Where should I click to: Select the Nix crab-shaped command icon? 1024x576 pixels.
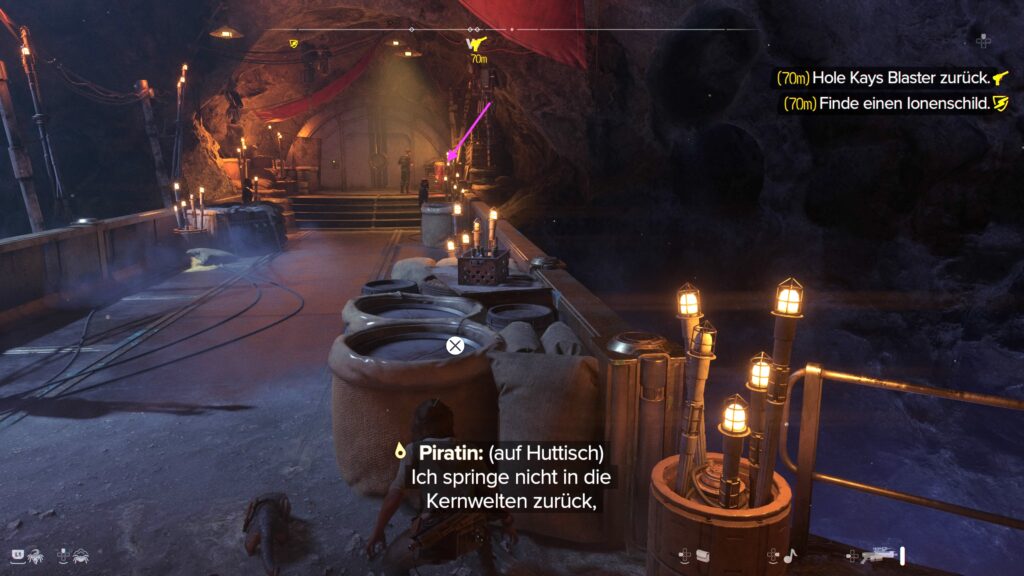point(81,554)
